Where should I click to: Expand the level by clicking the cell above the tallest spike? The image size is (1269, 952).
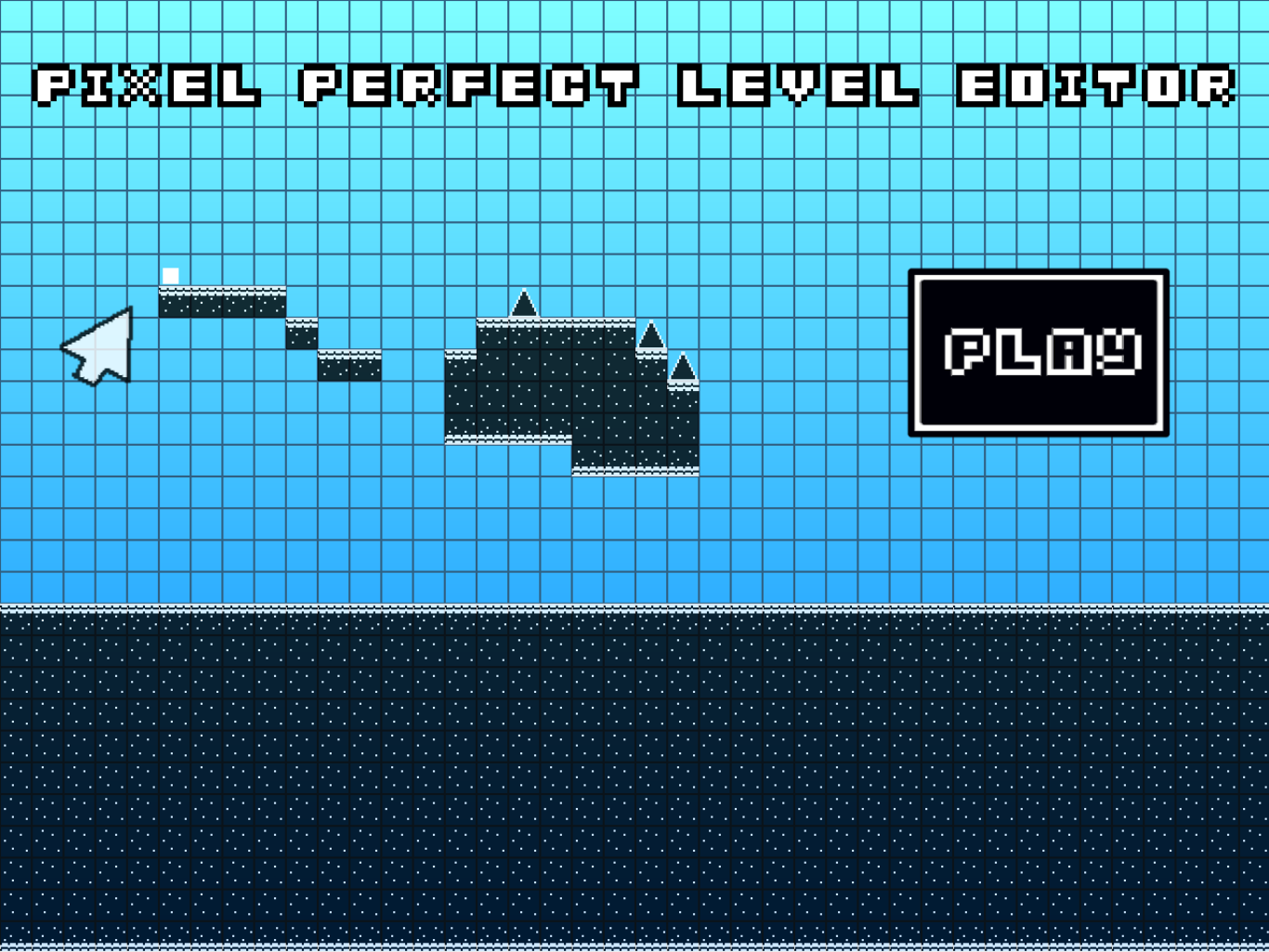point(525,271)
